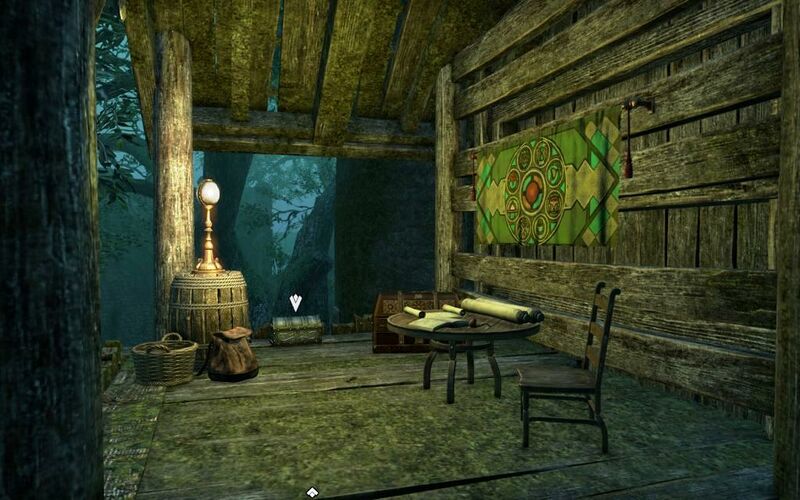Image resolution: width=800 pixels, height=500 pixels.
Task: Click the white quest marker above the chest
Action: [x=295, y=302]
